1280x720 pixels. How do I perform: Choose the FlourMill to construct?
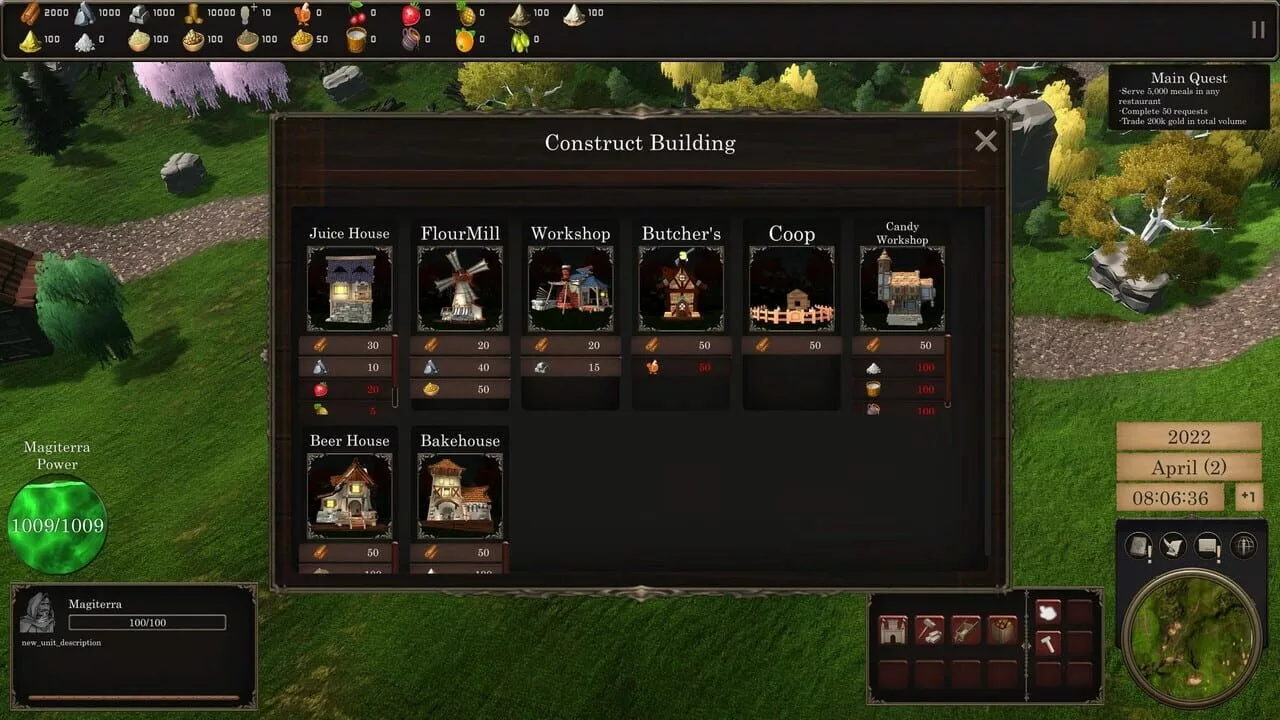[x=460, y=289]
